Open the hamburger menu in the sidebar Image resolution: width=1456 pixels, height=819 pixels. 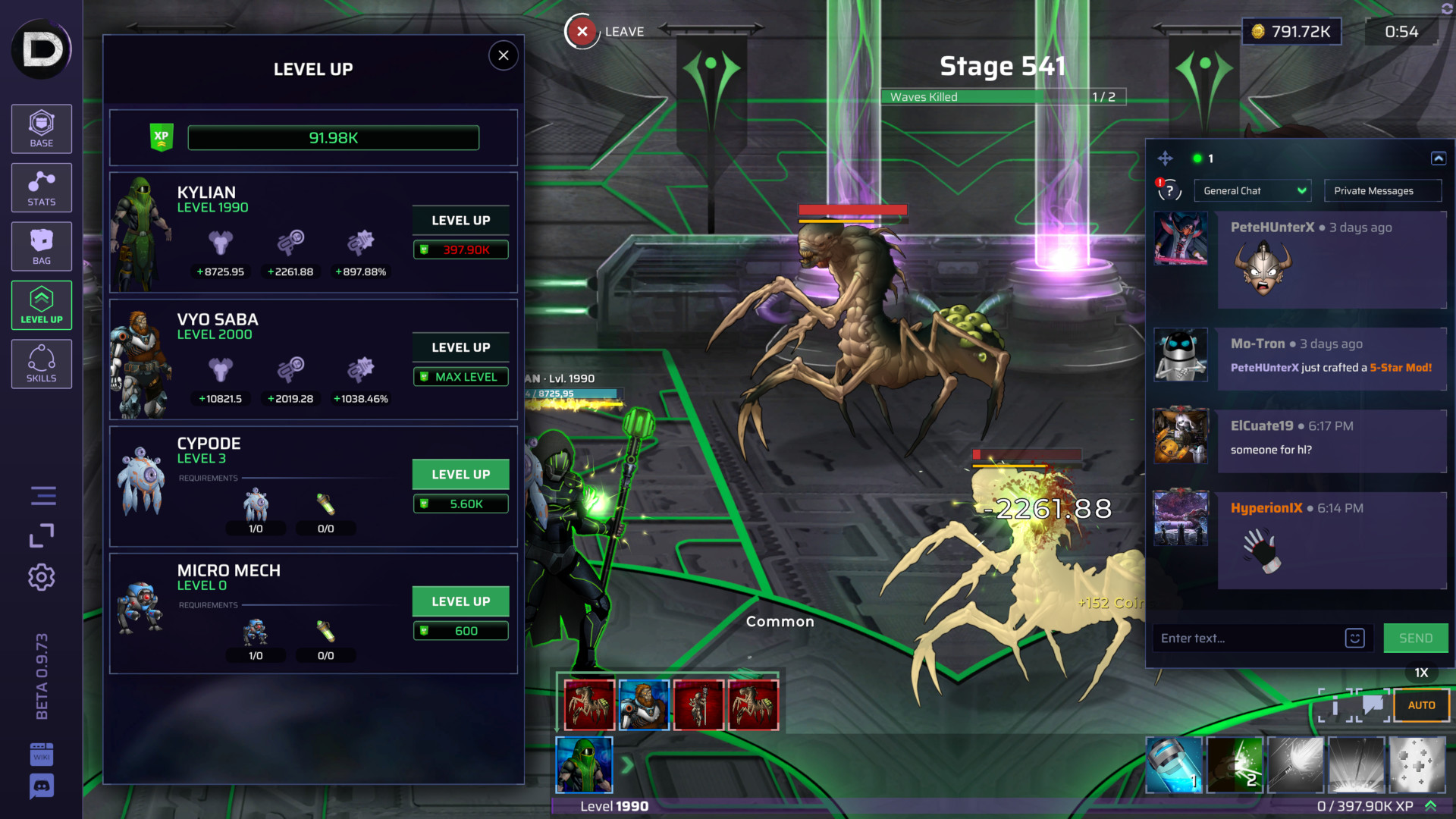pos(41,495)
